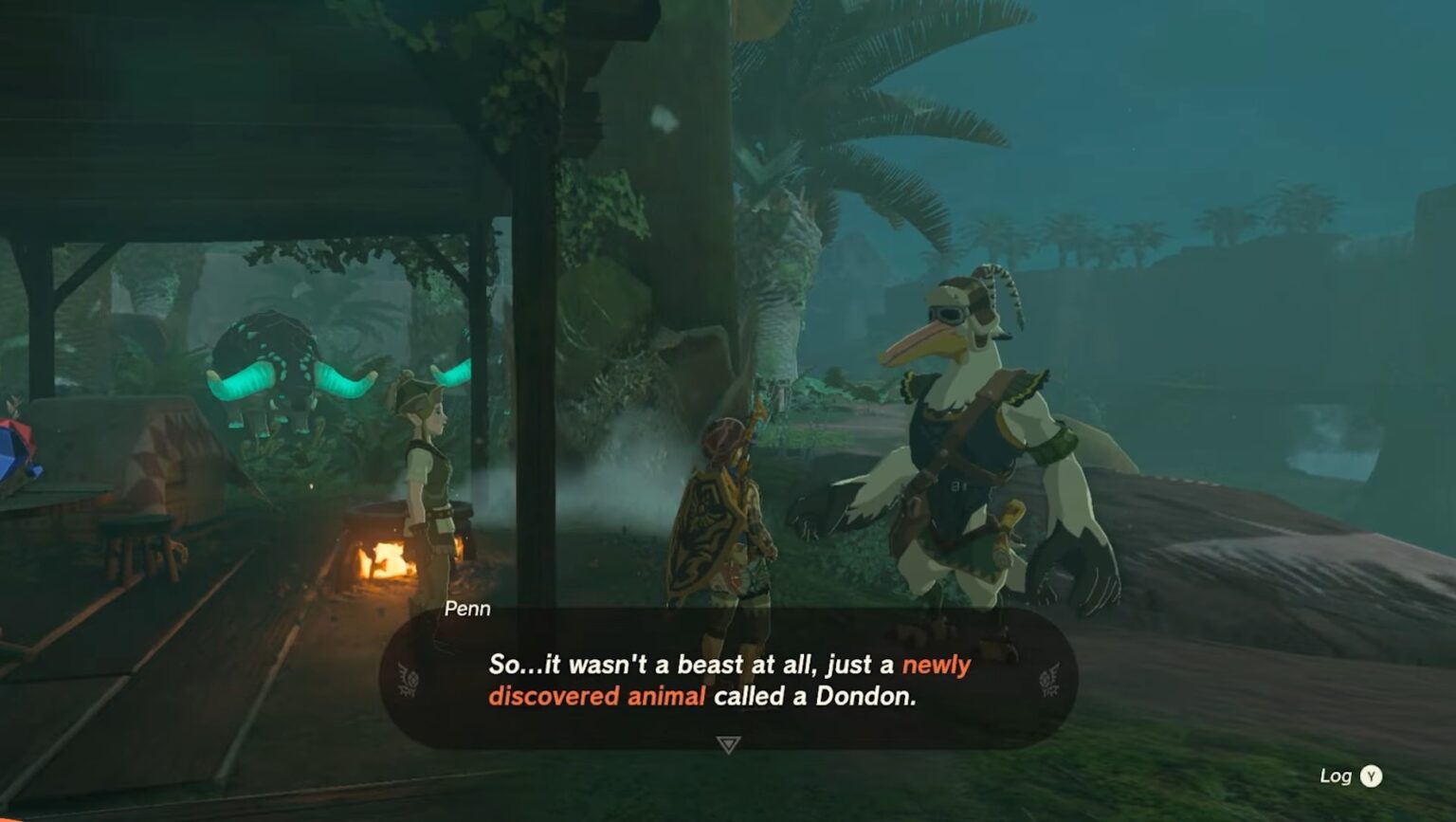This screenshot has width=1456, height=822.
Task: Click the Penn nameplate above the dialogue
Action: tap(468, 610)
